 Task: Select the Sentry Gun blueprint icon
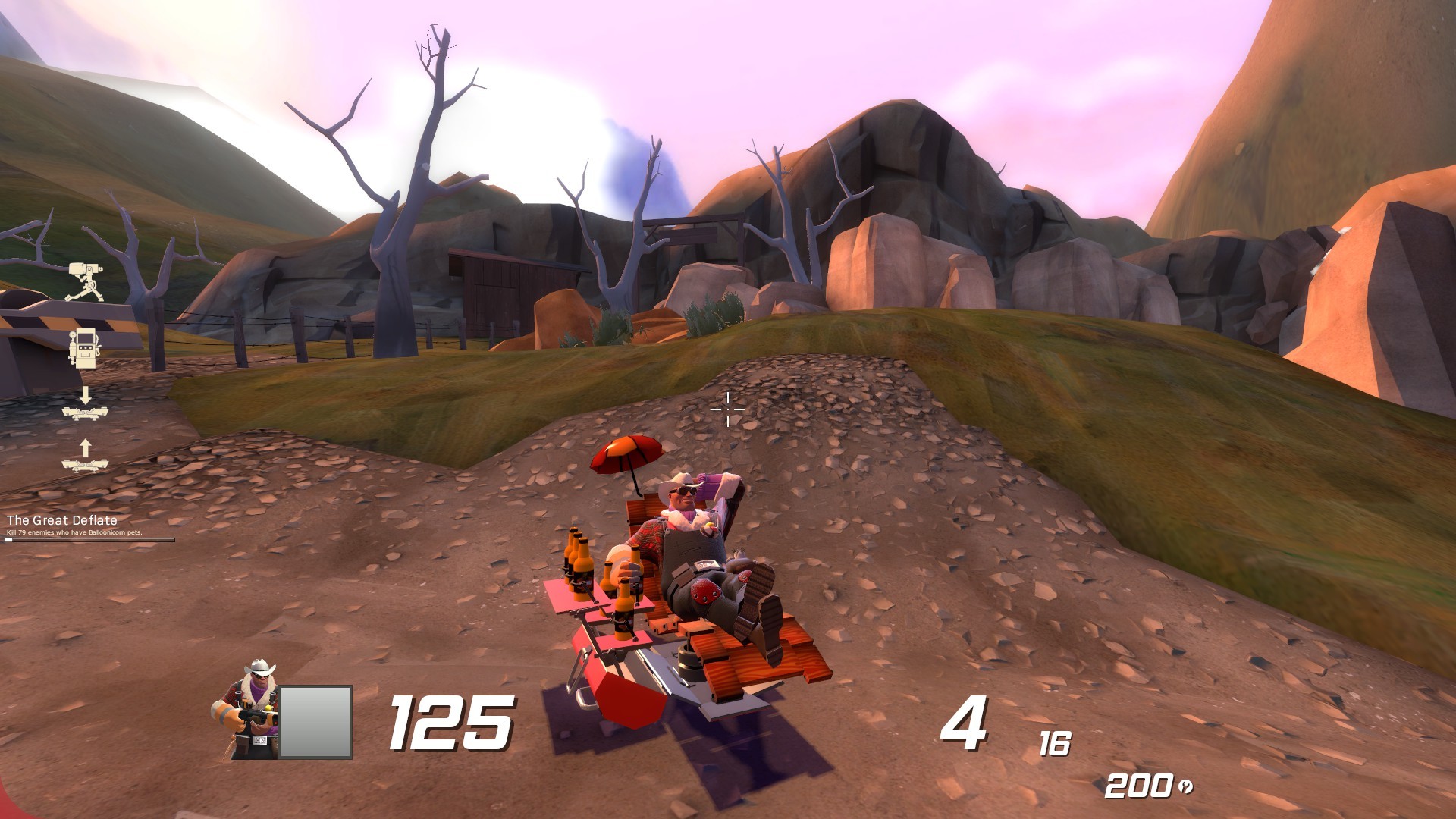[x=86, y=281]
